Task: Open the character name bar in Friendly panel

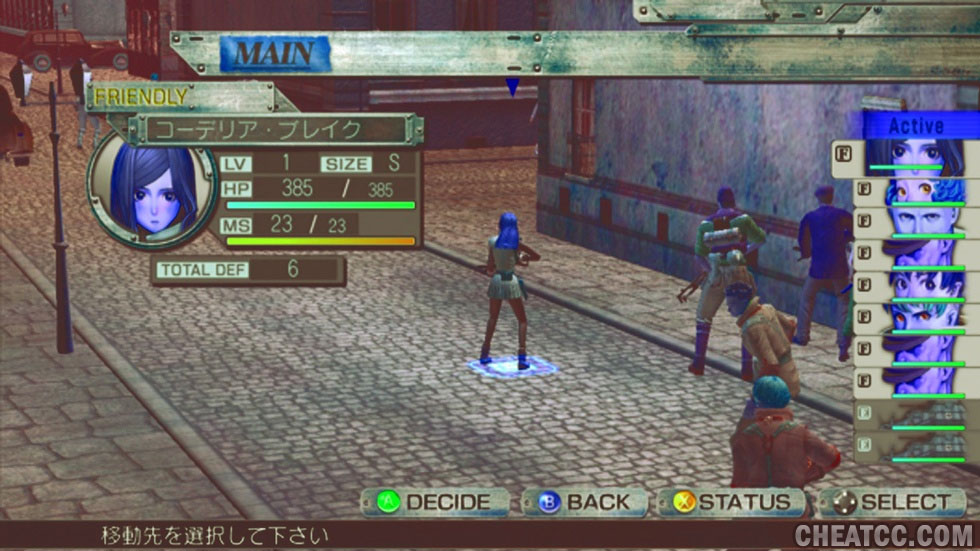Action: pos(273,130)
